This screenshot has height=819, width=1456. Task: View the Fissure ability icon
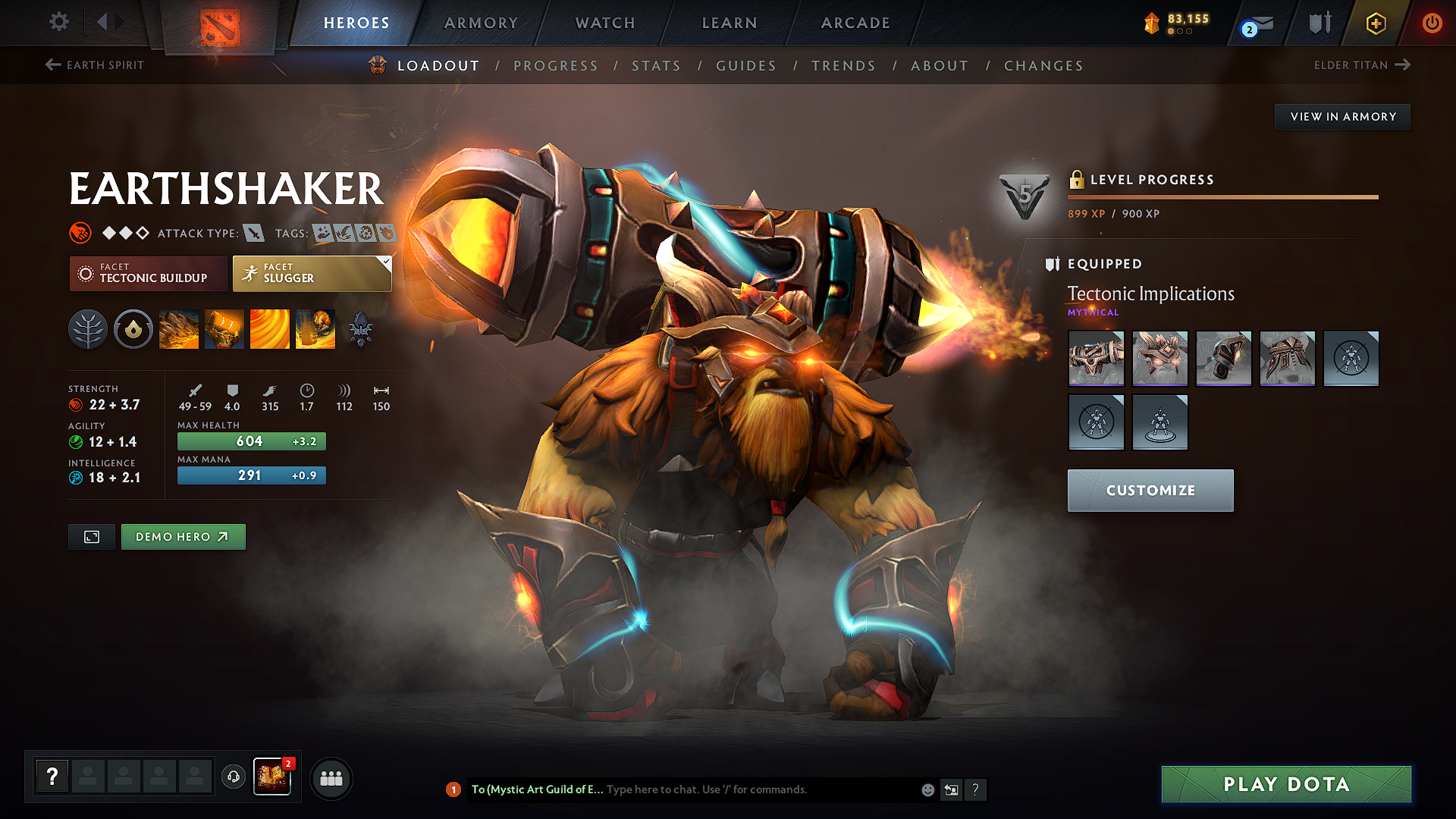[x=179, y=329]
